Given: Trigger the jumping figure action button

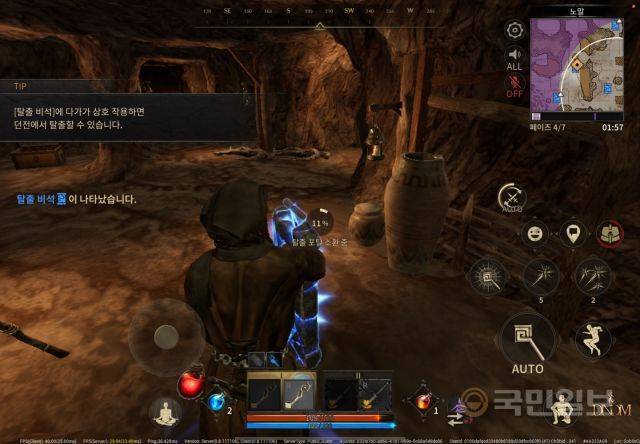Looking at the screenshot, I should click(x=593, y=340).
